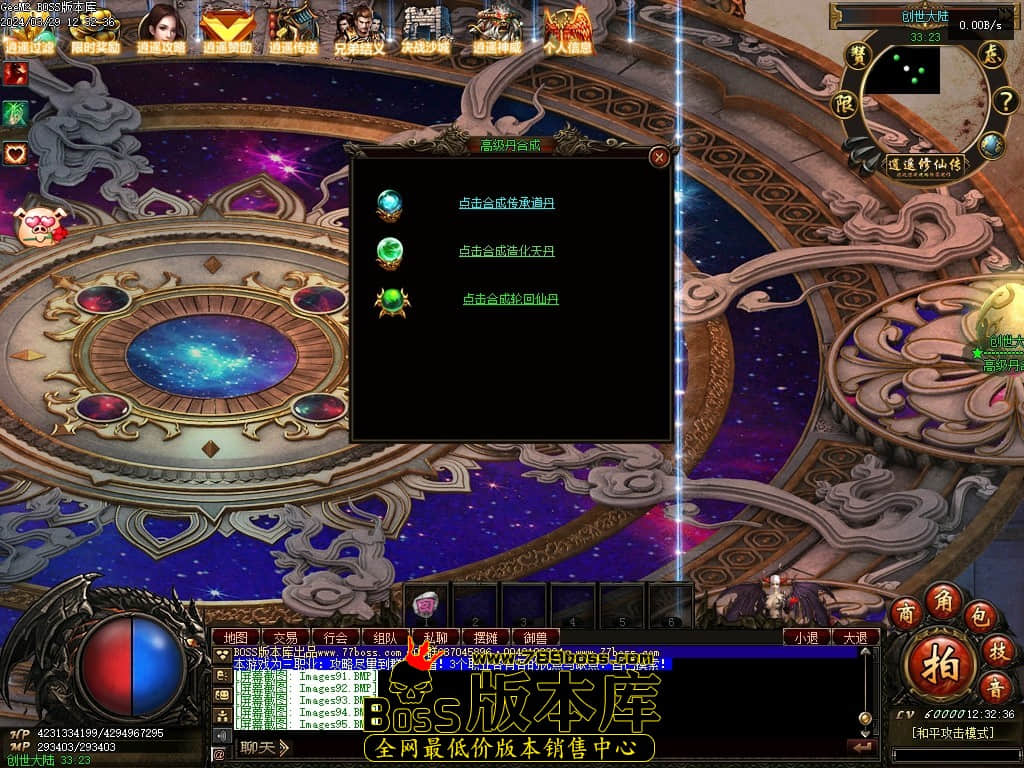This screenshot has width=1024, height=768.
Task: Click the 行会 guild button
Action: click(336, 637)
